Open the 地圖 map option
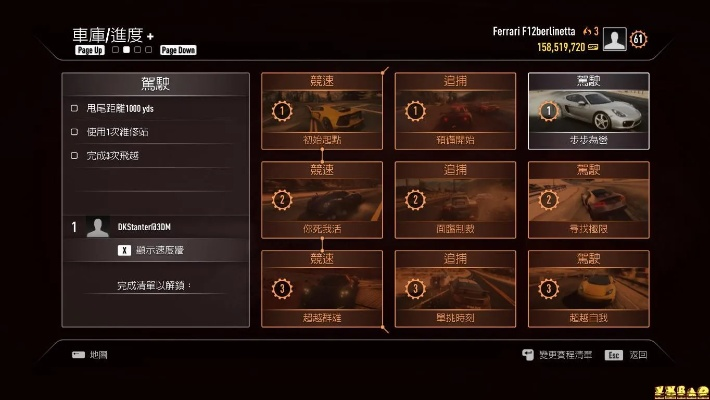Image resolution: width=710 pixels, height=400 pixels. (90, 355)
